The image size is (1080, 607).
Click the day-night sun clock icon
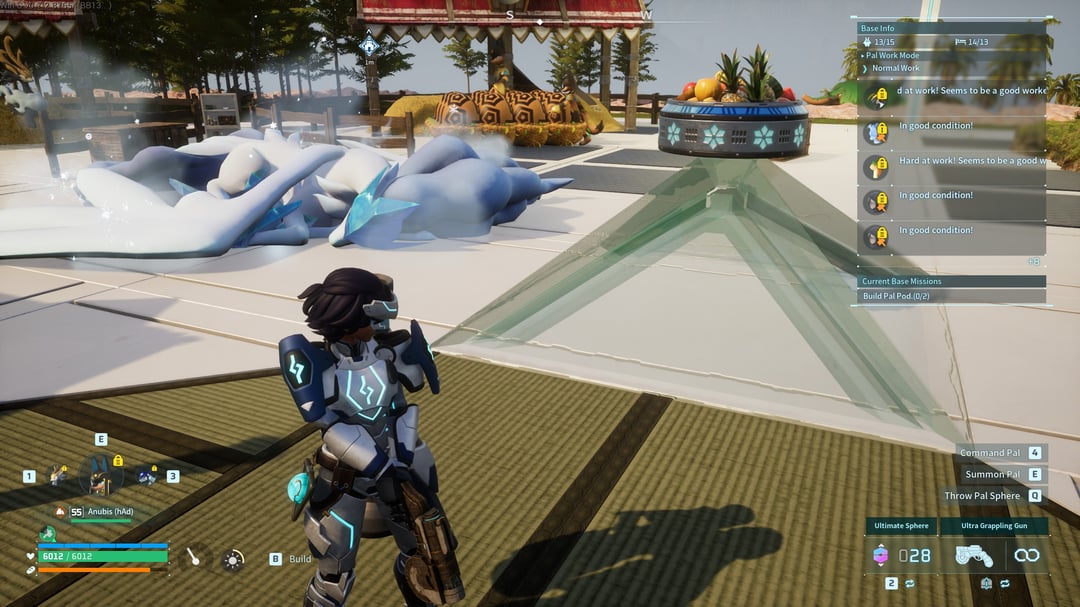(233, 560)
